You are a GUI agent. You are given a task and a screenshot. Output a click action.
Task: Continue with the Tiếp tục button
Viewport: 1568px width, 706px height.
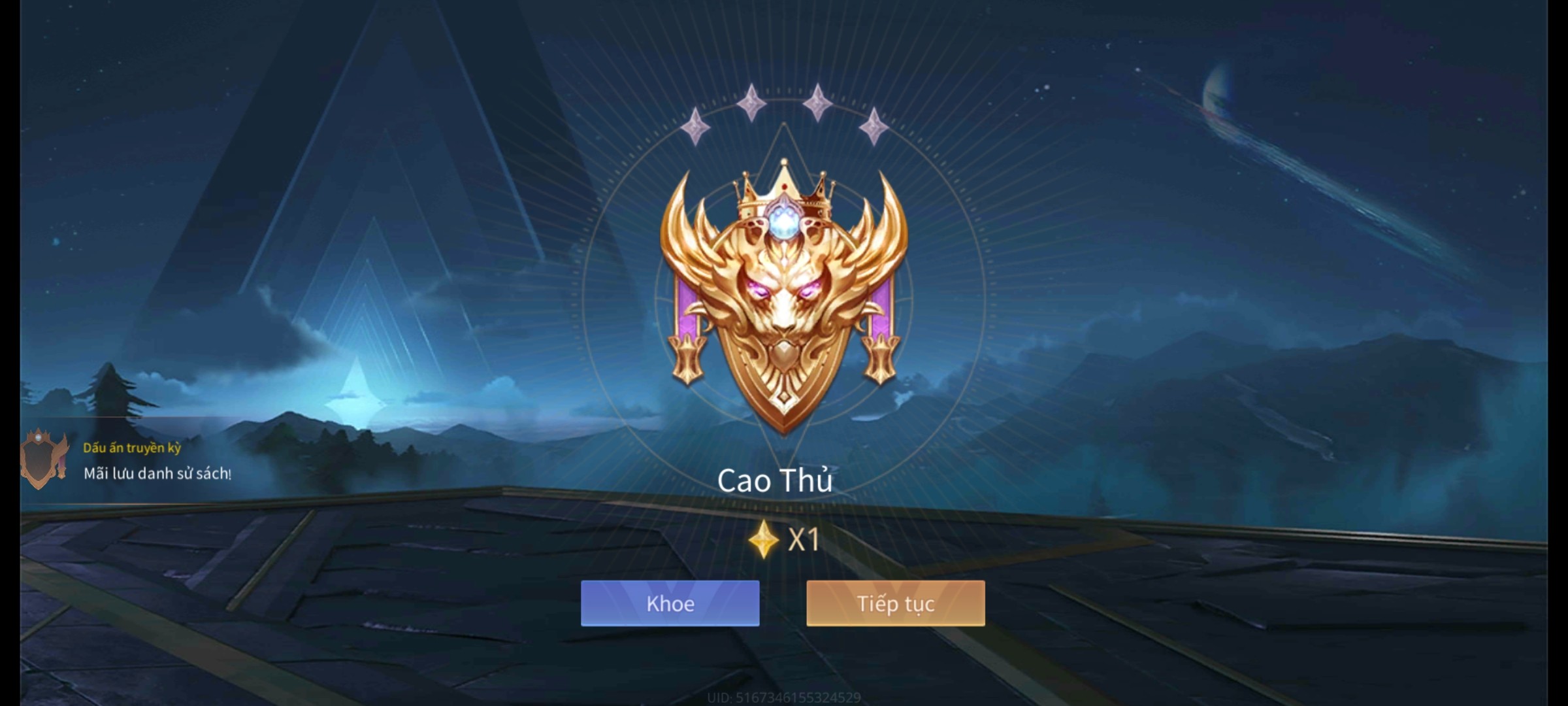tap(895, 603)
